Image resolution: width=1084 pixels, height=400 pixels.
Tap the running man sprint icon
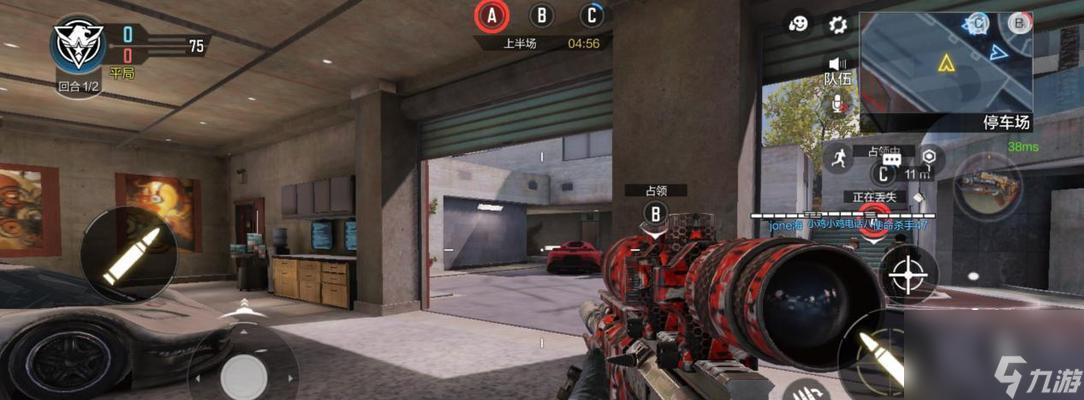(837, 158)
